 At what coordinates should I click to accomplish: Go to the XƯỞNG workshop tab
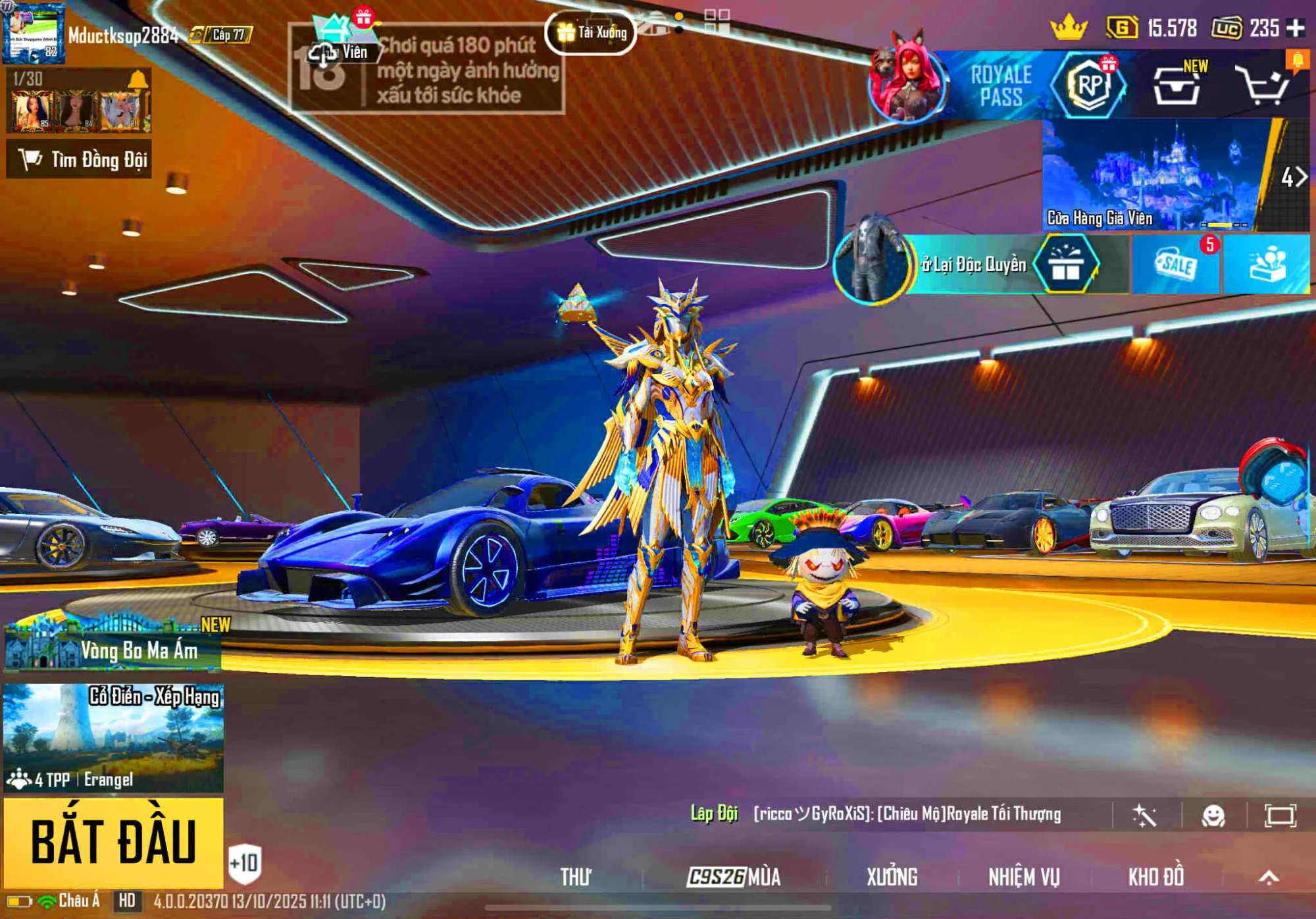click(892, 877)
